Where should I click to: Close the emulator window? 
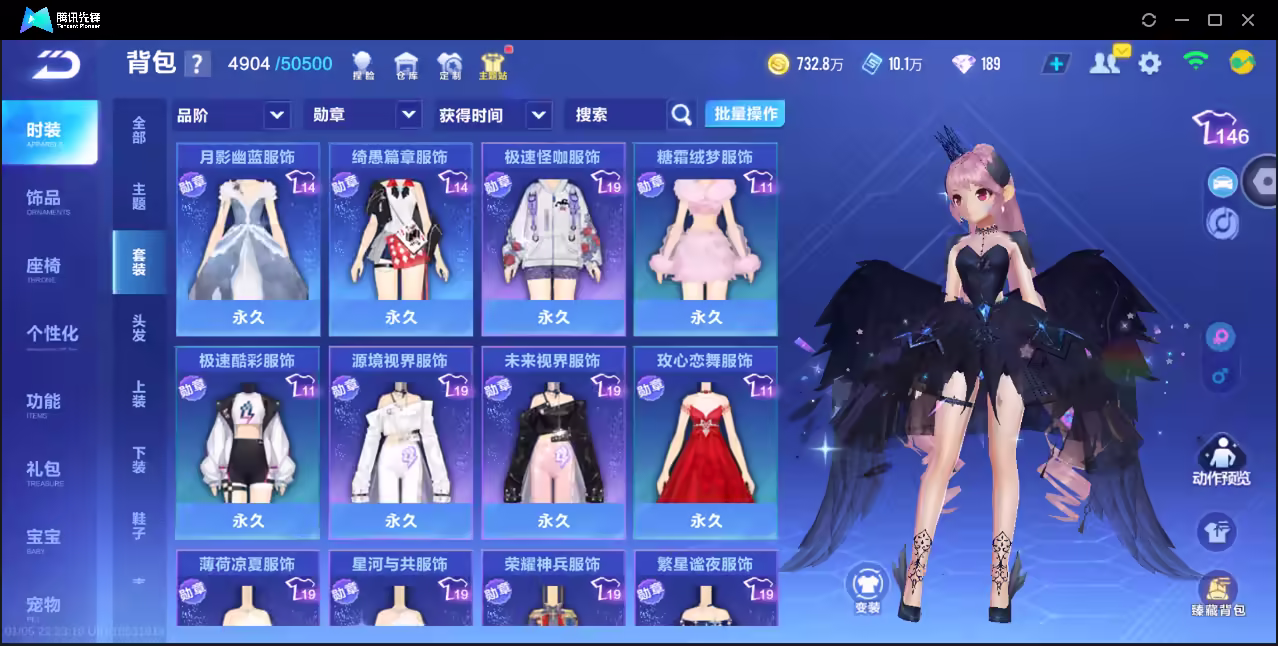pyautogui.click(x=1248, y=20)
